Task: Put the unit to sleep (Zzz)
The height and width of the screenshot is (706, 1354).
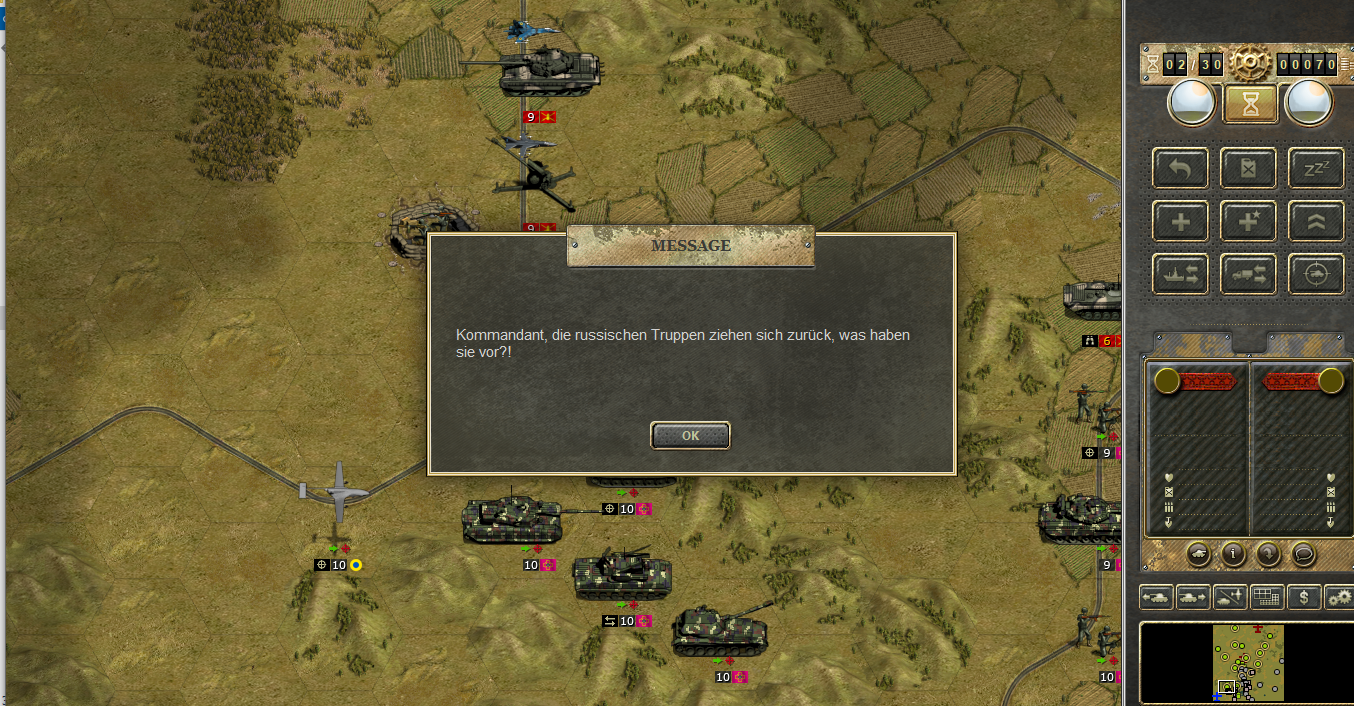Action: pos(1315,168)
